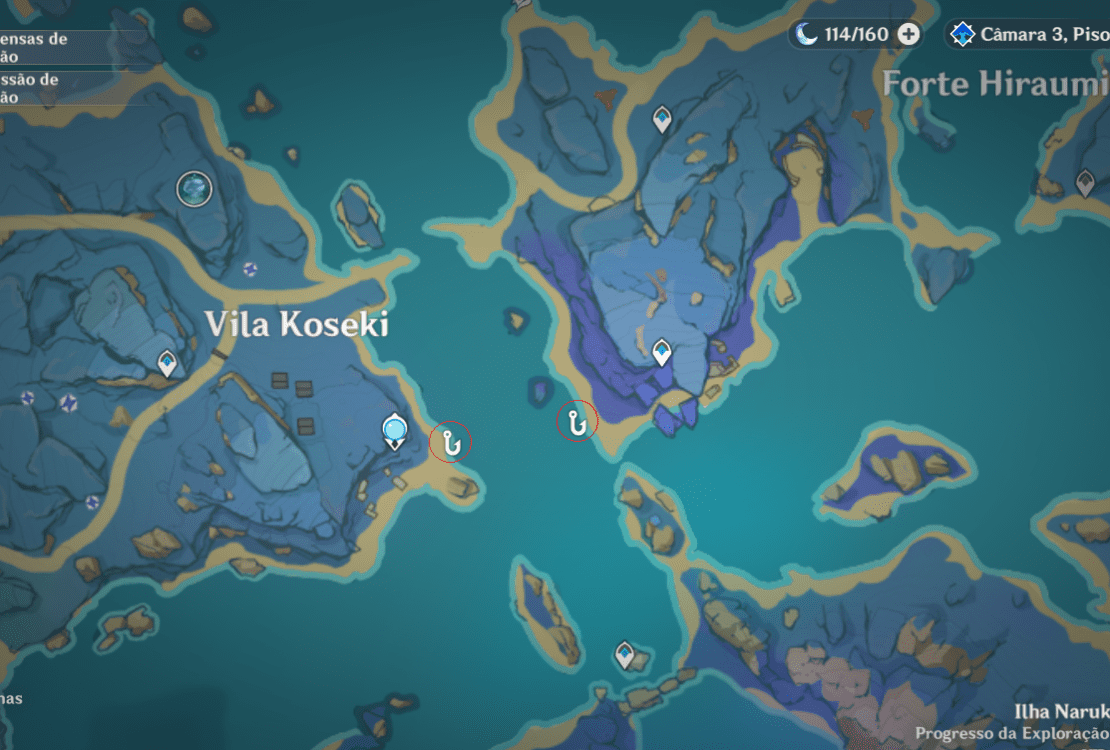
Task: Open the round swirl icon above Vila Koseki
Action: click(x=194, y=188)
